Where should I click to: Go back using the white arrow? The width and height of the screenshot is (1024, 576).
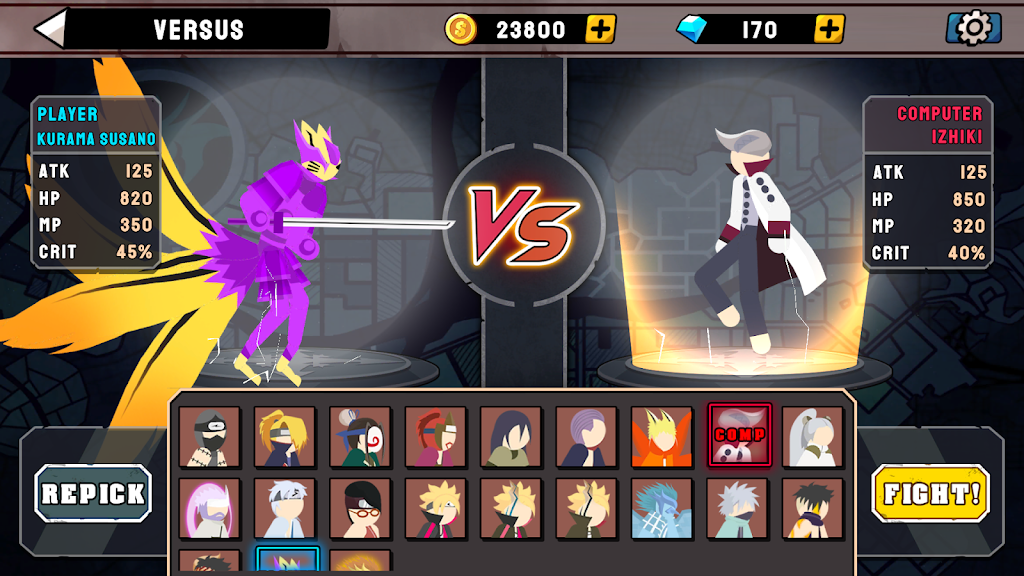52,28
